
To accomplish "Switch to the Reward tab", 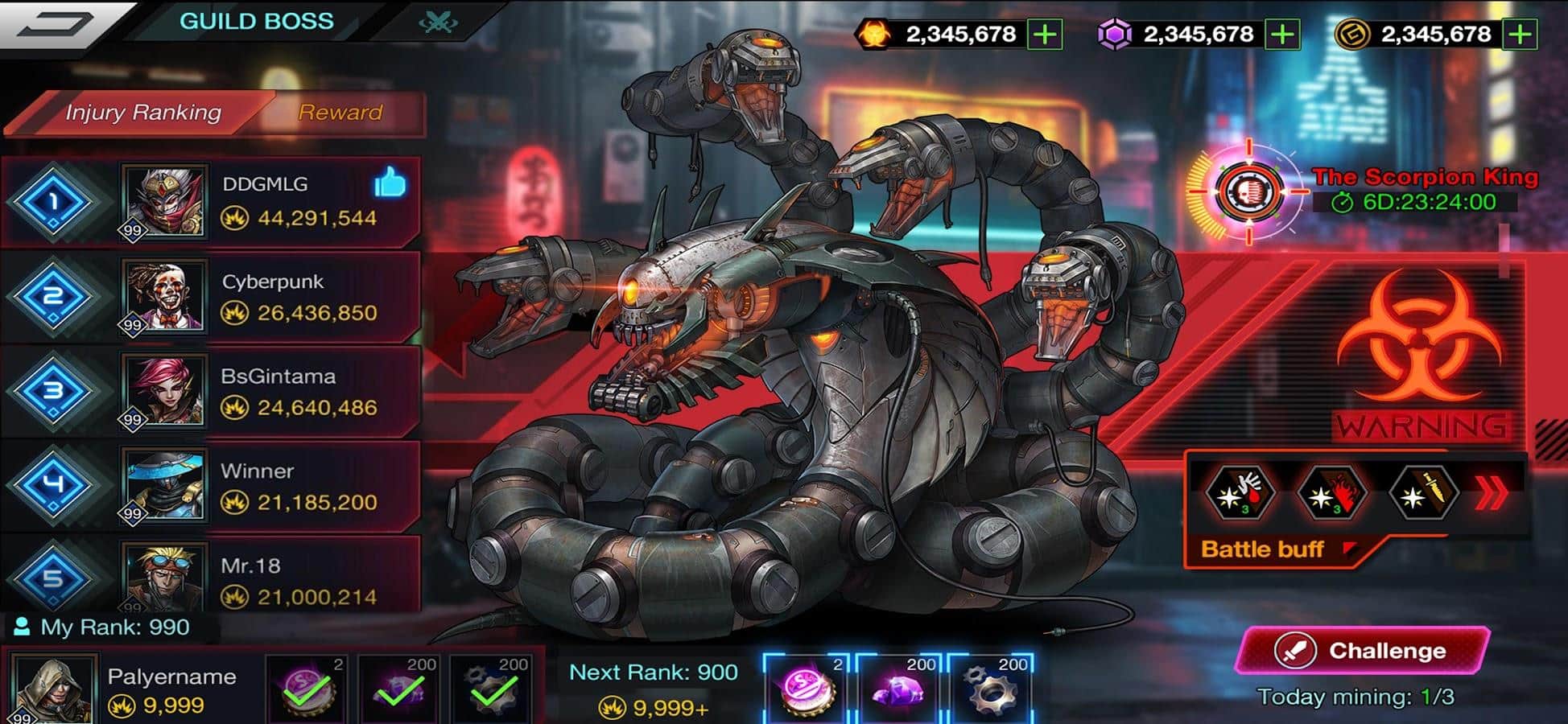I will tap(340, 113).
